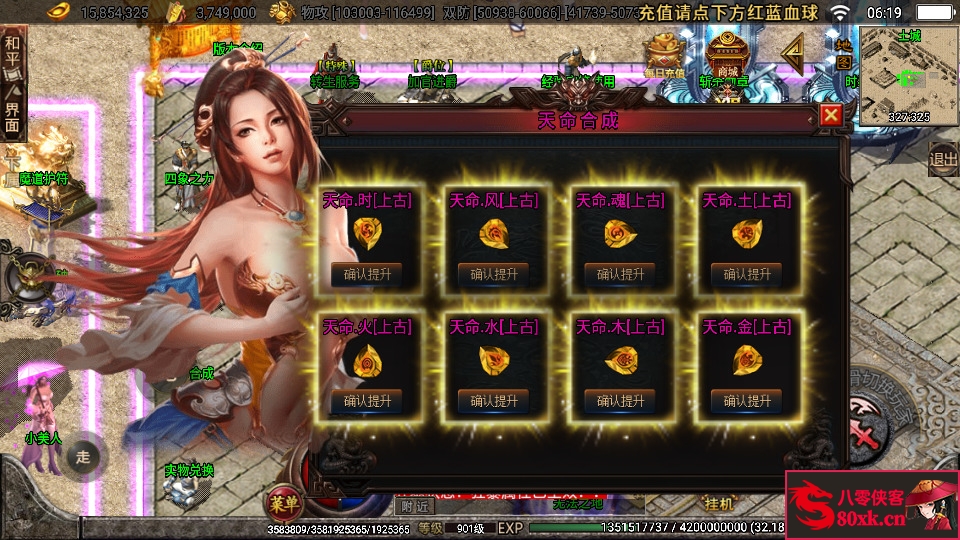Collapse icons with the golden arrow
Image resolution: width=960 pixels, height=540 pixels.
(793, 50)
